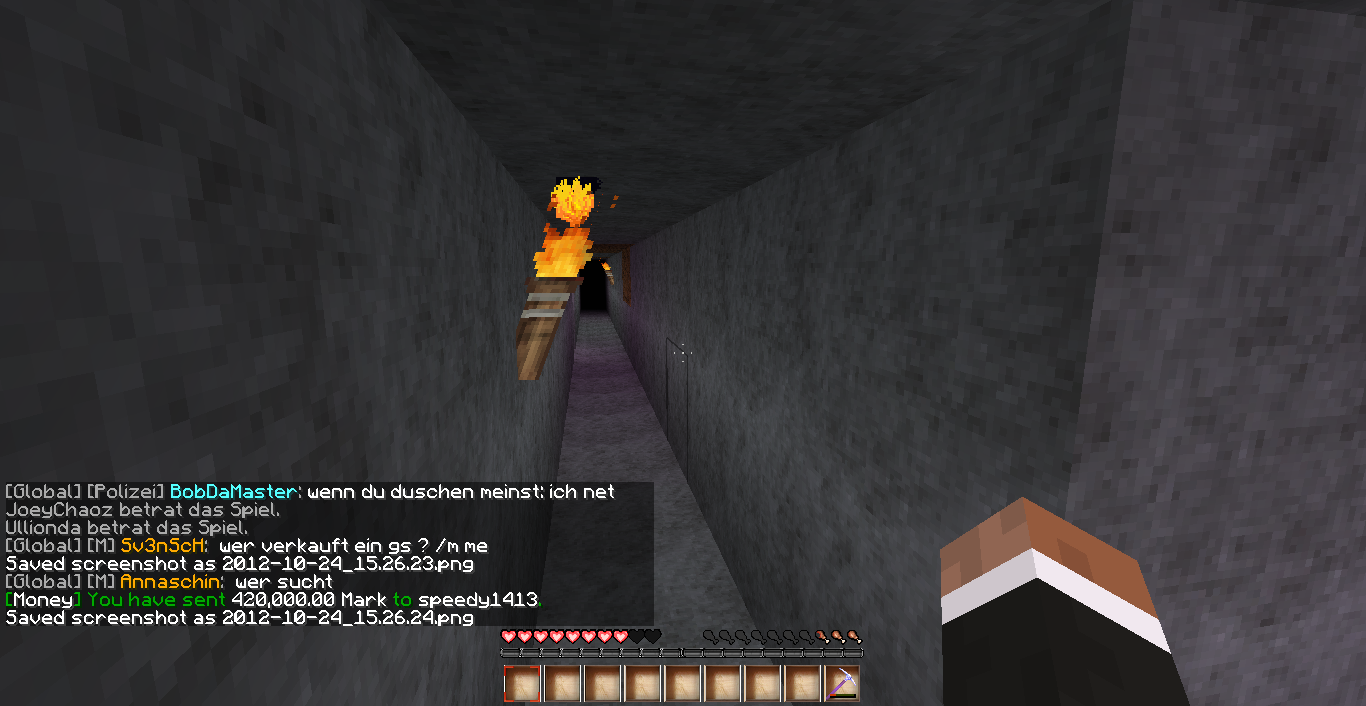Select the enchanted pickaxe hotbar slot
The image size is (1366, 706).
(841, 684)
